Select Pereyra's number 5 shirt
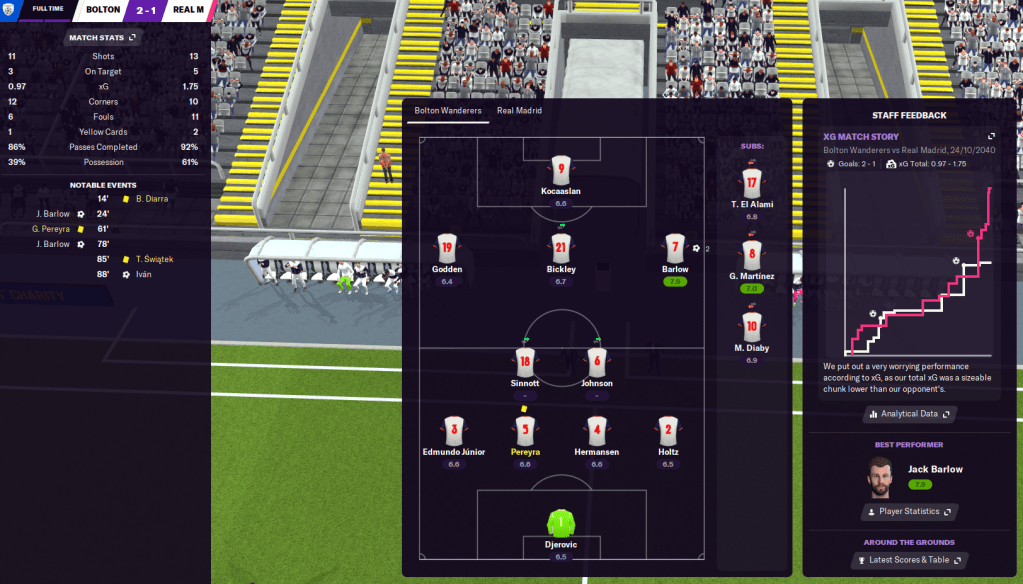The image size is (1023, 584). (524, 431)
